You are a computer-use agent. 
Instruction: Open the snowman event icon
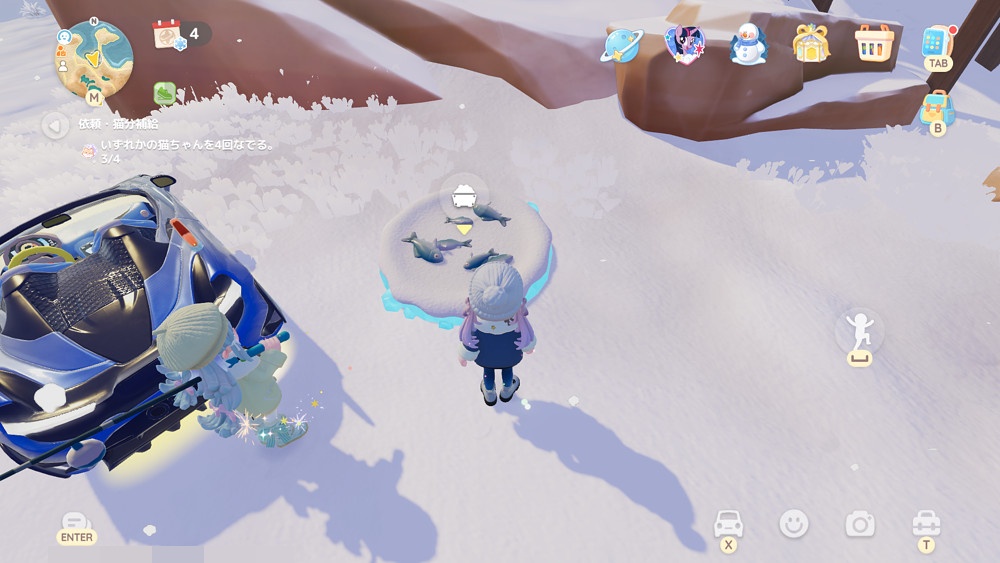747,44
